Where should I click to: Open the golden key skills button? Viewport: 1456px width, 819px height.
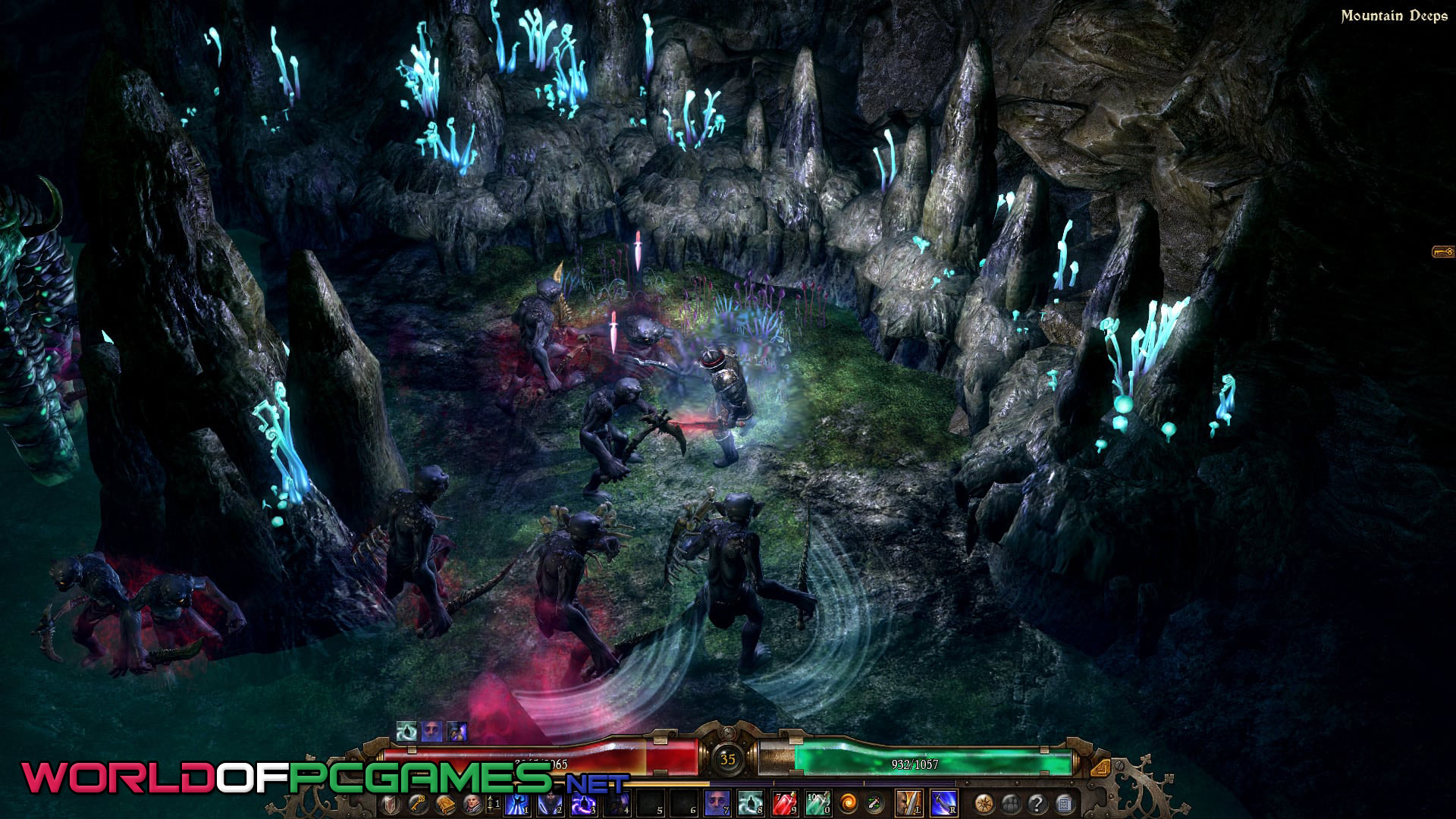pyautogui.click(x=416, y=804)
